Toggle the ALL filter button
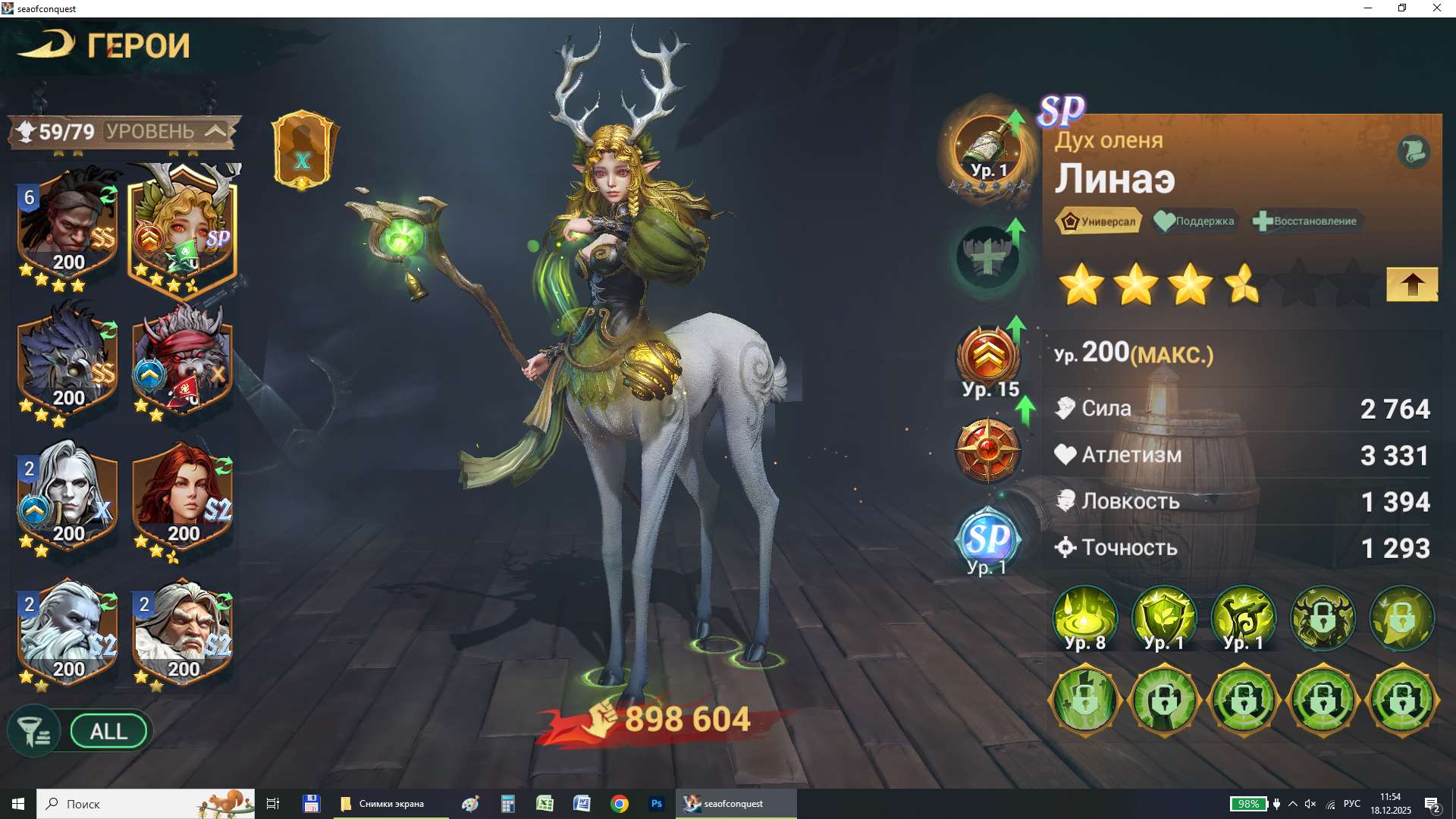This screenshot has height=819, width=1456. pos(108,732)
